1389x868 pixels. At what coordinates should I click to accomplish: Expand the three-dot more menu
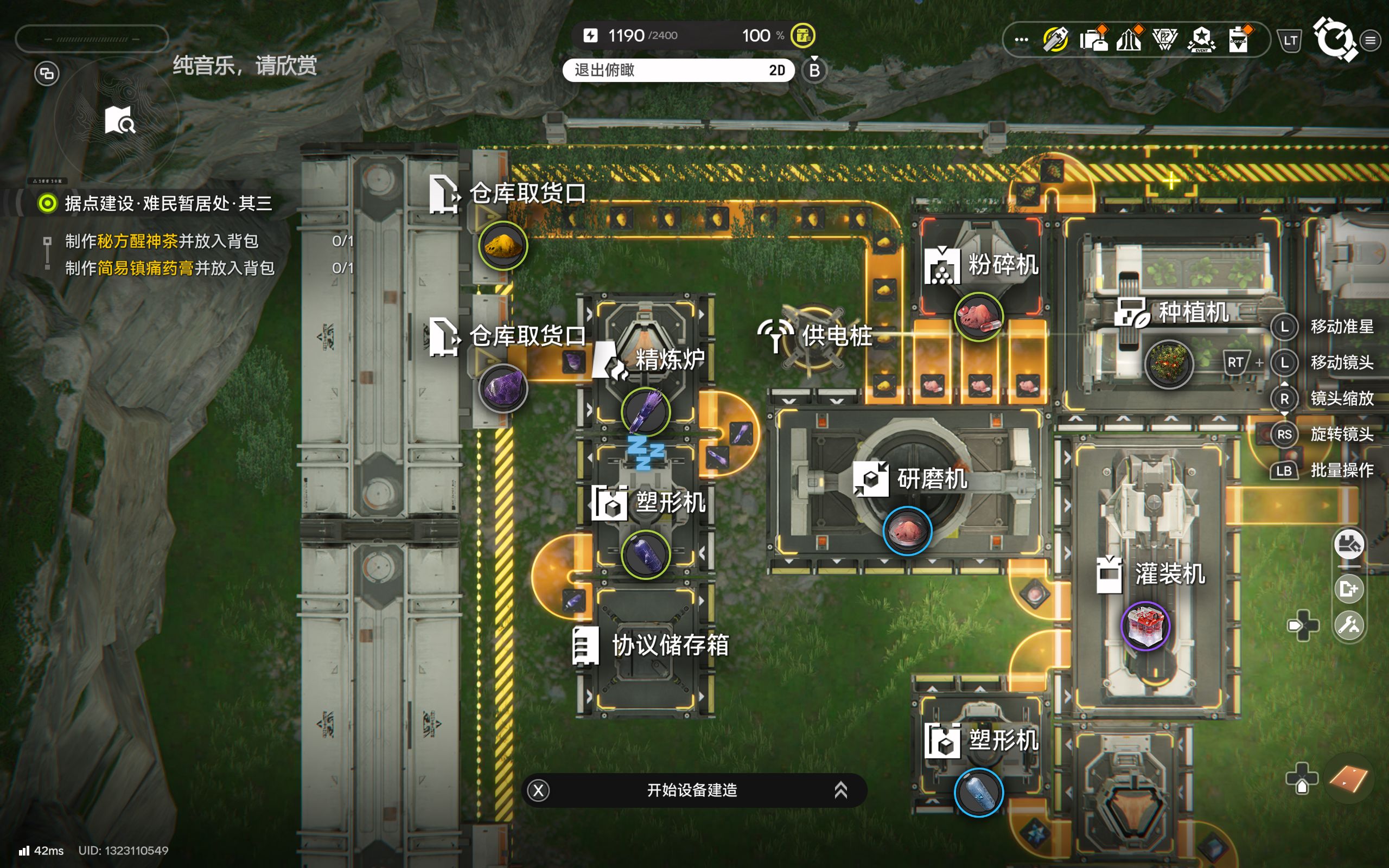click(x=1021, y=40)
